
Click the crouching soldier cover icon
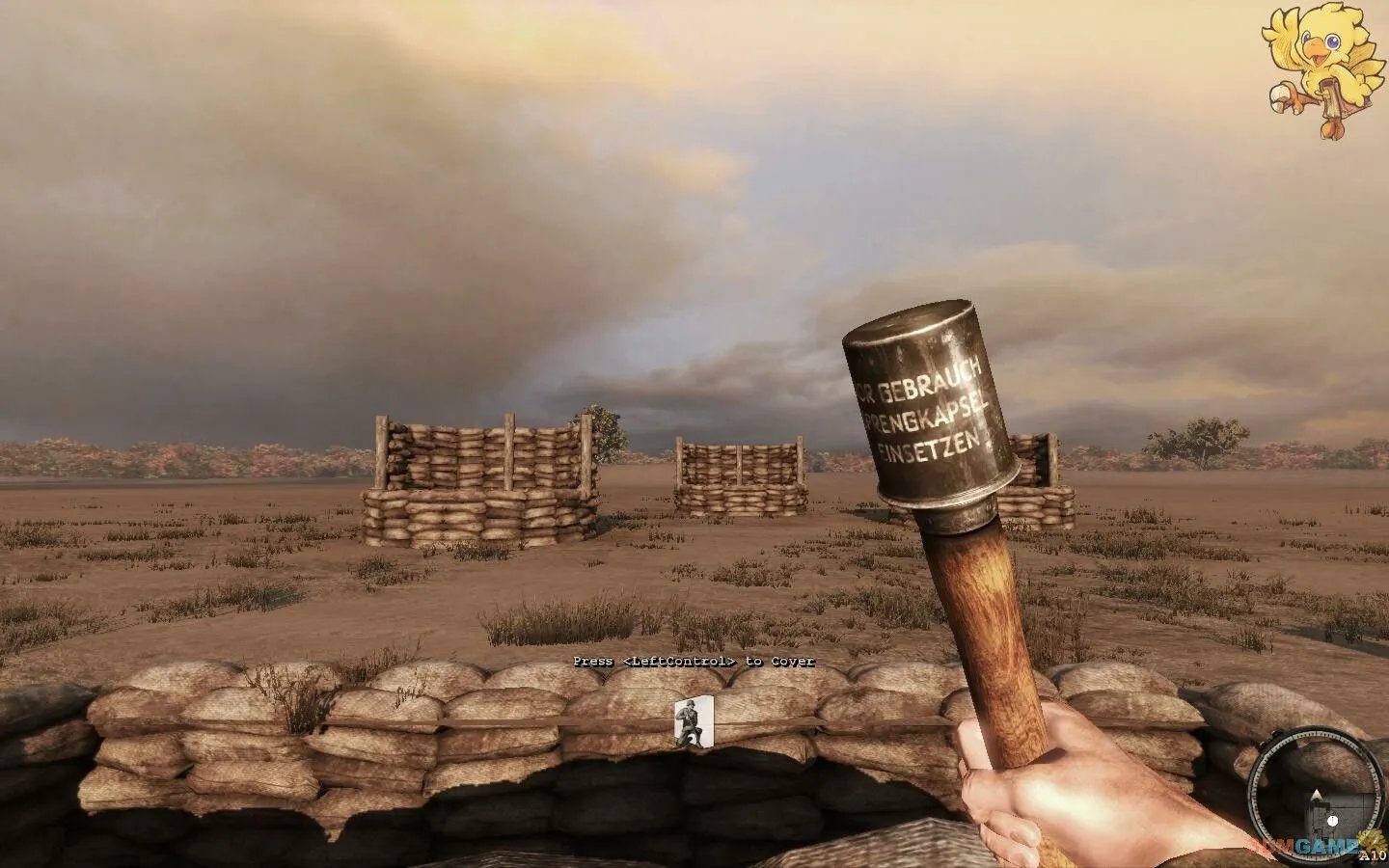[x=693, y=722]
